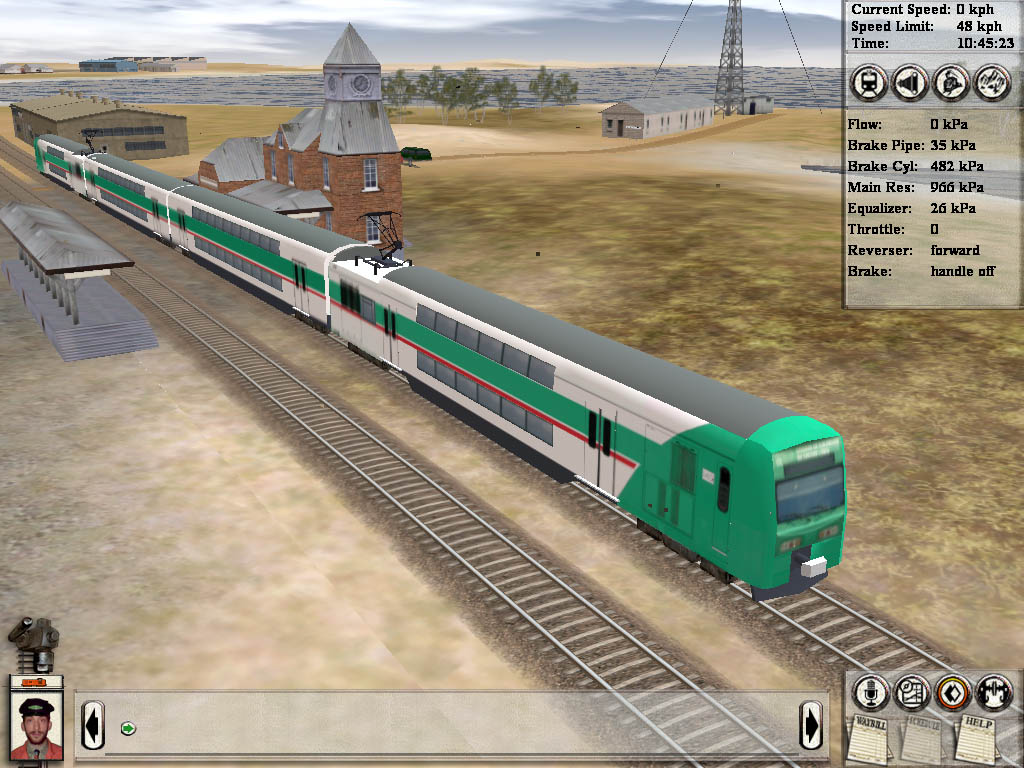This screenshot has width=1024, height=768.
Task: Click the coupler icon button
Action: (x=994, y=692)
